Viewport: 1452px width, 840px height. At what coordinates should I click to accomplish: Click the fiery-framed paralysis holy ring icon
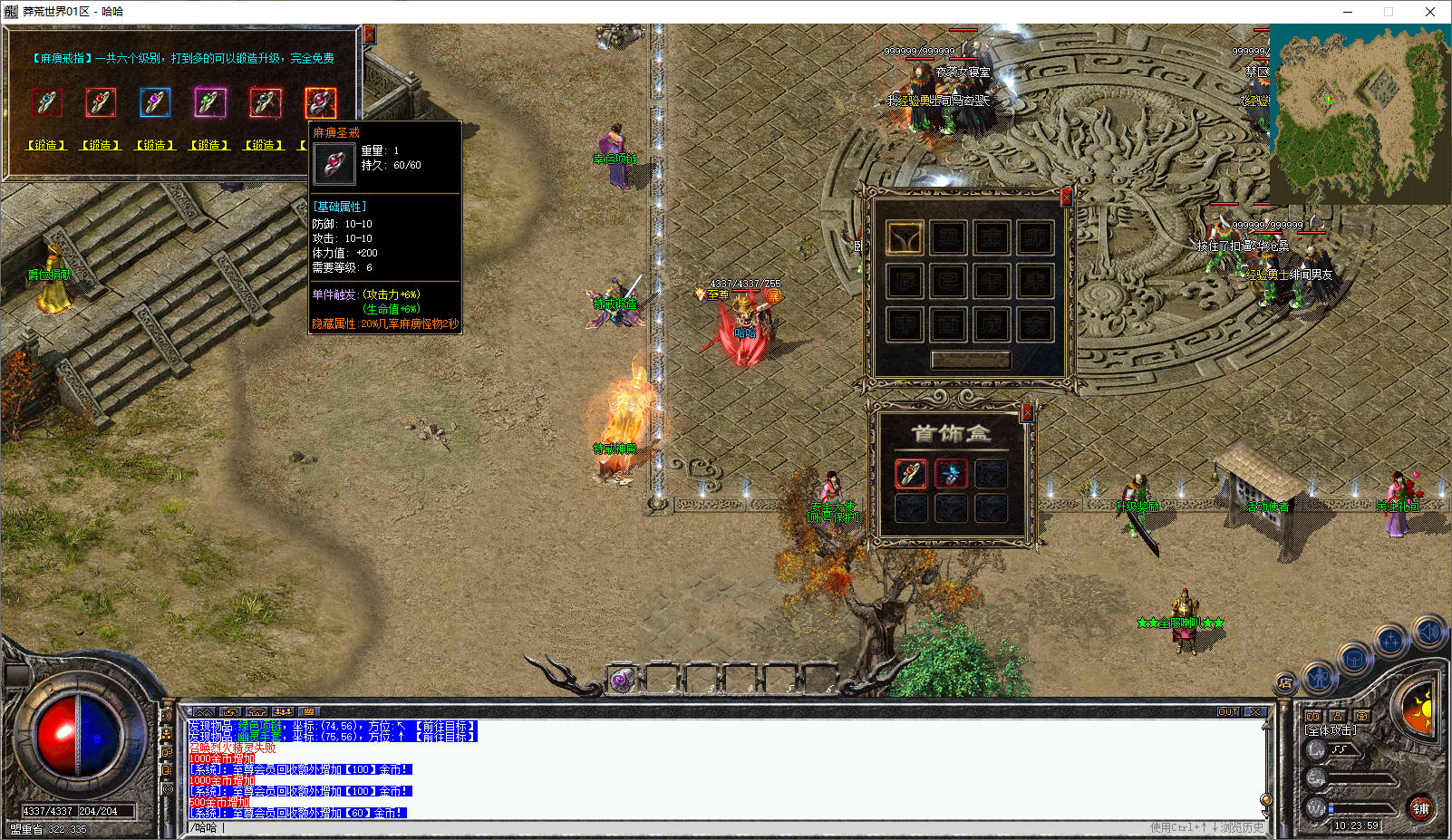(320, 102)
